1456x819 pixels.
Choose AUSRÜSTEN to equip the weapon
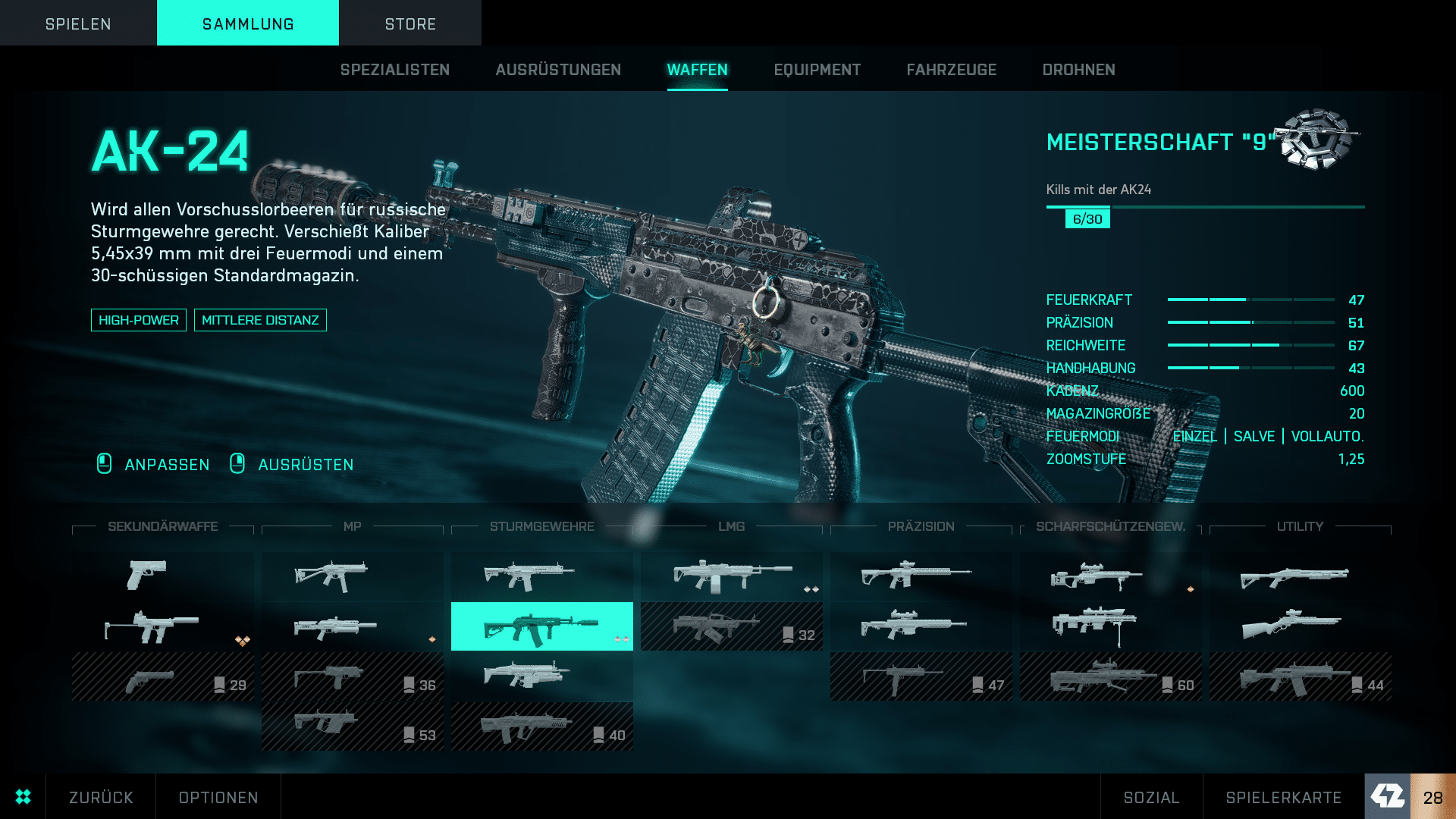pyautogui.click(x=306, y=464)
